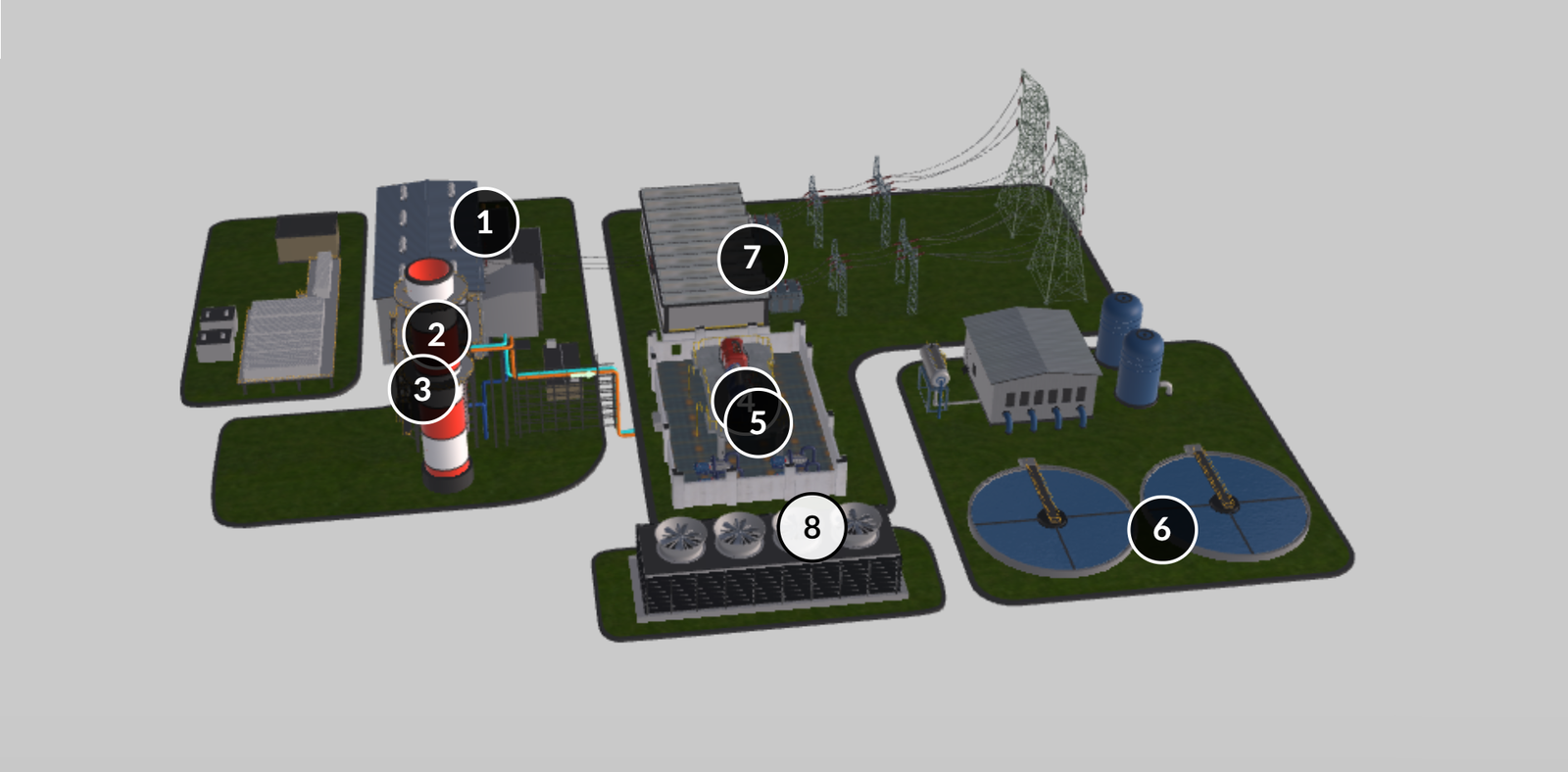Click the numbered marker 3

(422, 389)
